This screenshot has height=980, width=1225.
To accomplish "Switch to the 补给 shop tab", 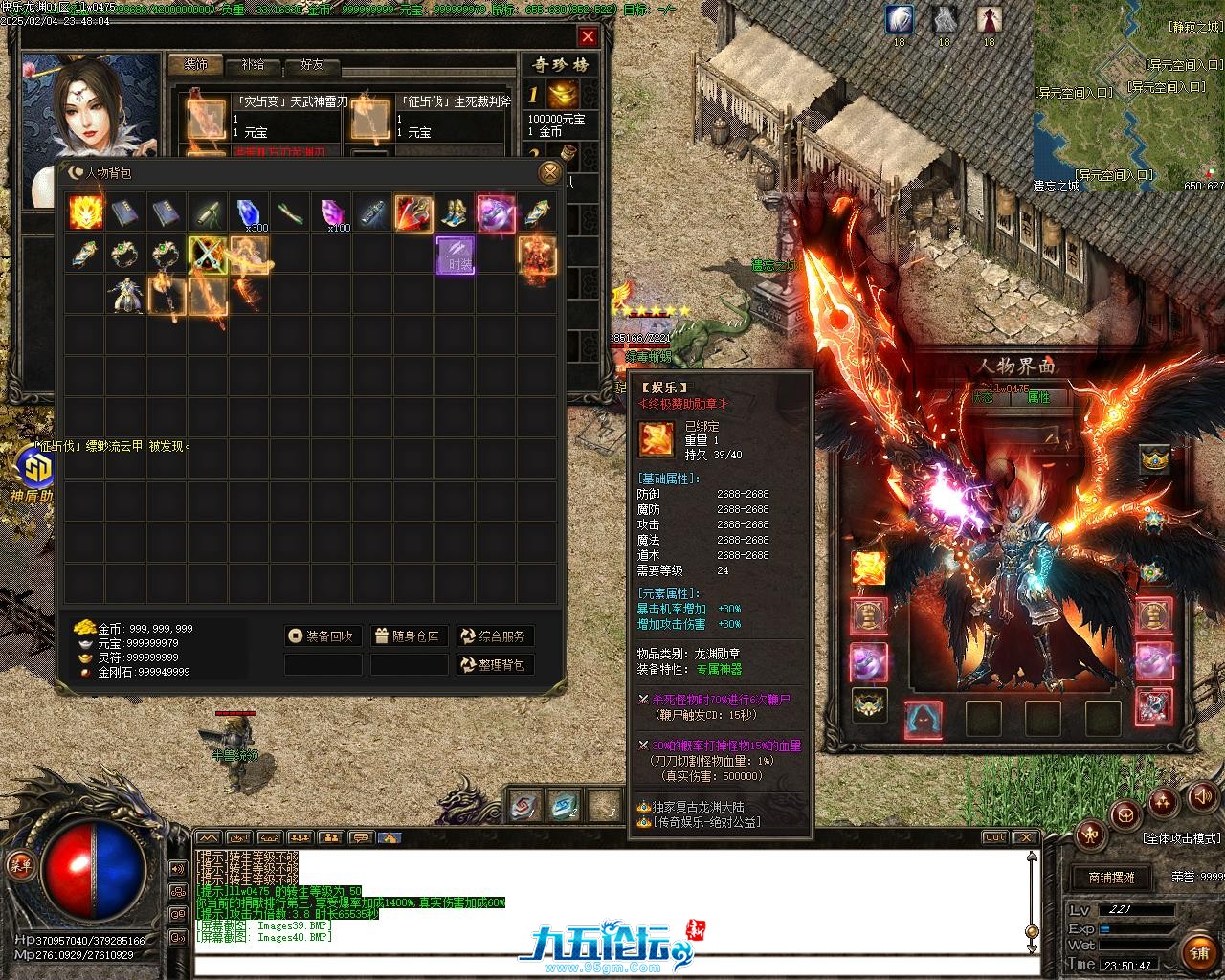I will click(x=253, y=65).
